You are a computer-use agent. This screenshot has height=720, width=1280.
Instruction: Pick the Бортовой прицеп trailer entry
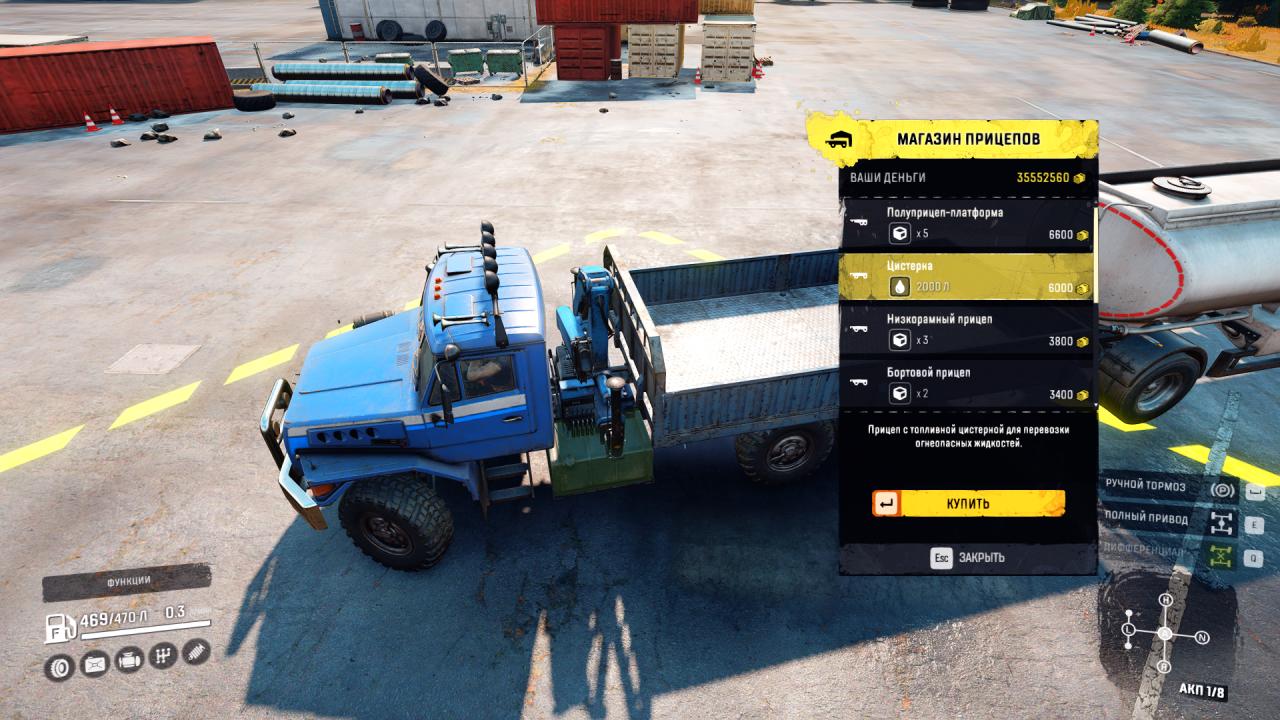966,383
